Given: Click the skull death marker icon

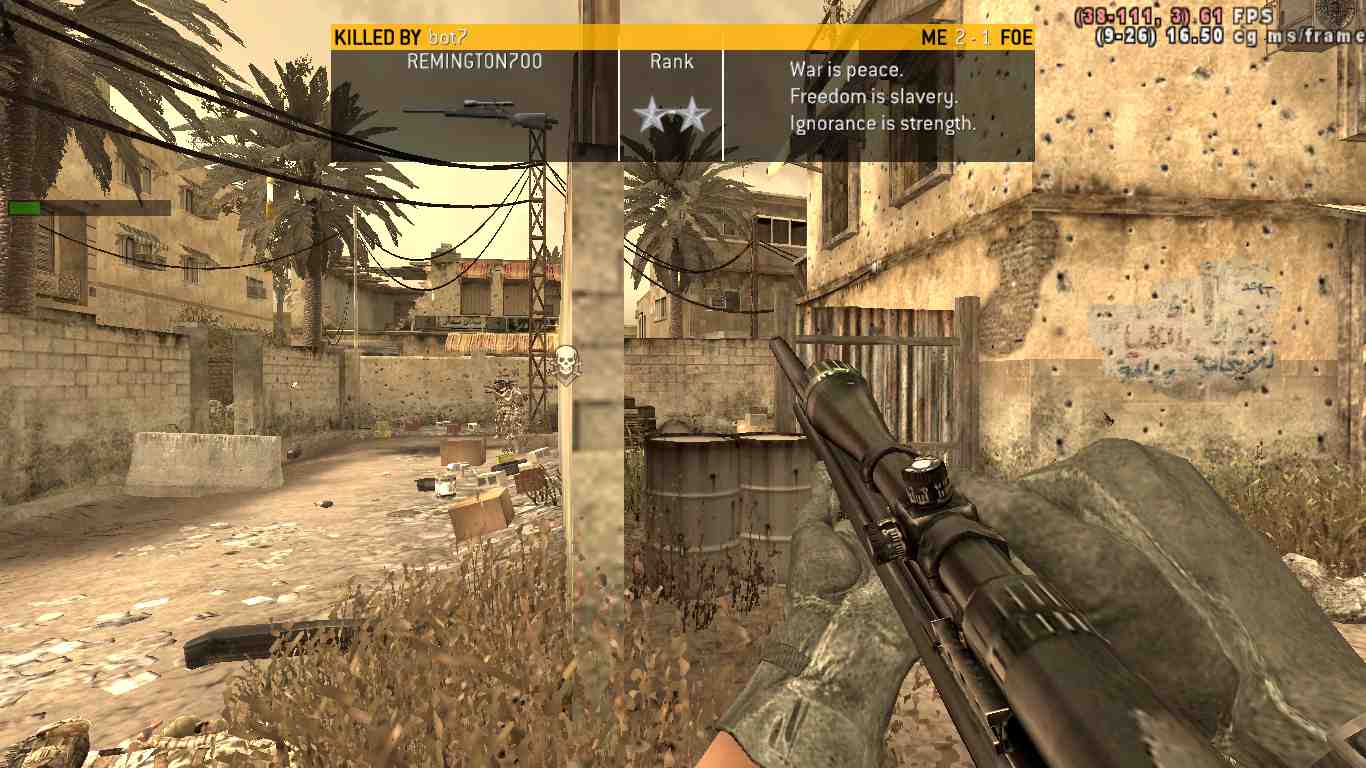Looking at the screenshot, I should (567, 365).
